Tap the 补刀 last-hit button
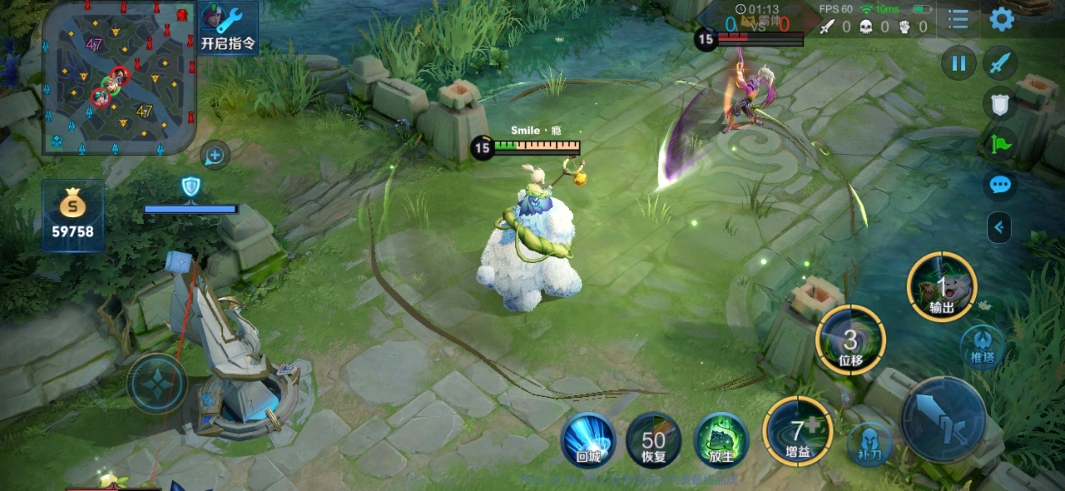Image resolution: width=1065 pixels, height=491 pixels. pos(868,443)
